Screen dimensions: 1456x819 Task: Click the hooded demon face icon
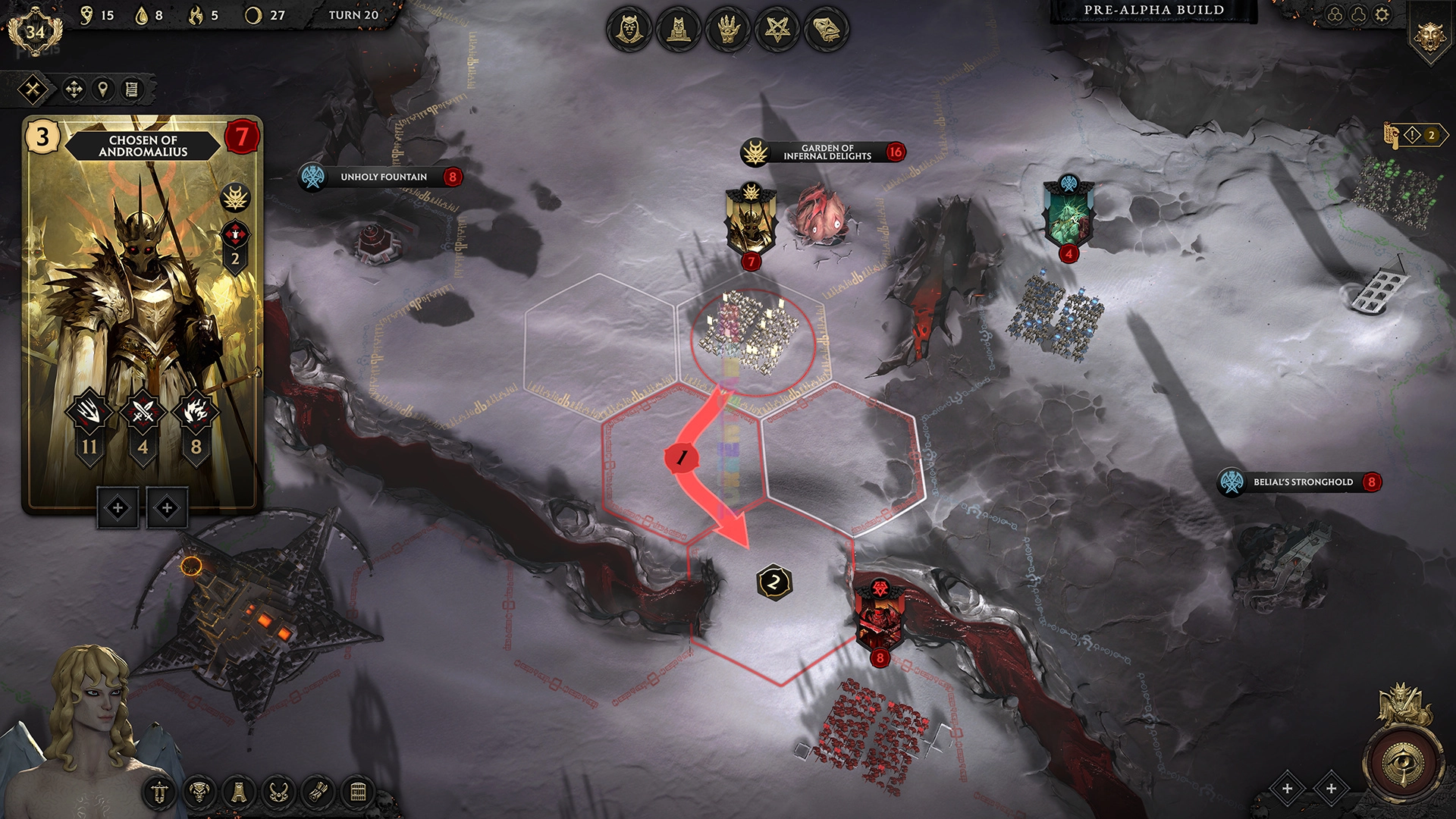coord(629,30)
